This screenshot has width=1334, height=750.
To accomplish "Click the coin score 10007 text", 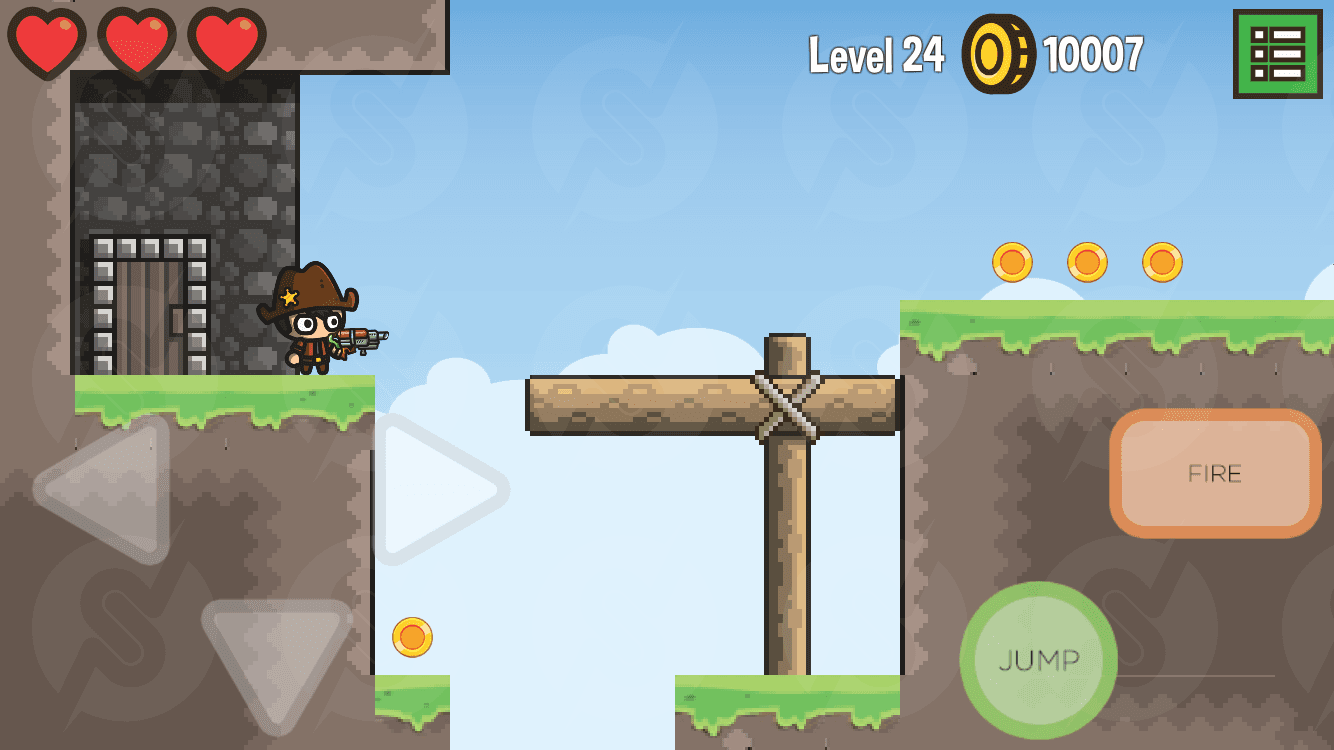I will pyautogui.click(x=1091, y=58).
